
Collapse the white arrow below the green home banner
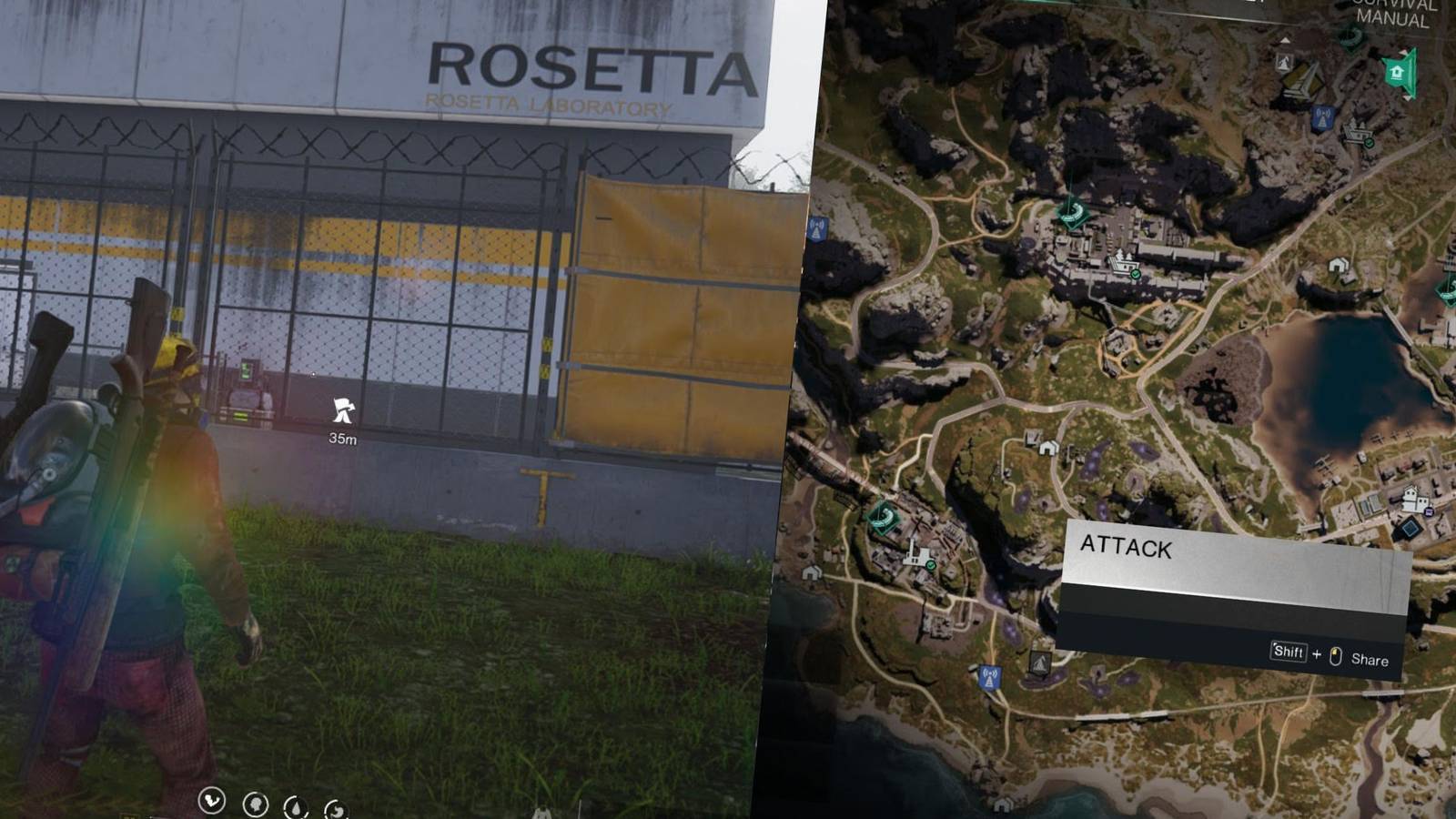click(x=1407, y=98)
